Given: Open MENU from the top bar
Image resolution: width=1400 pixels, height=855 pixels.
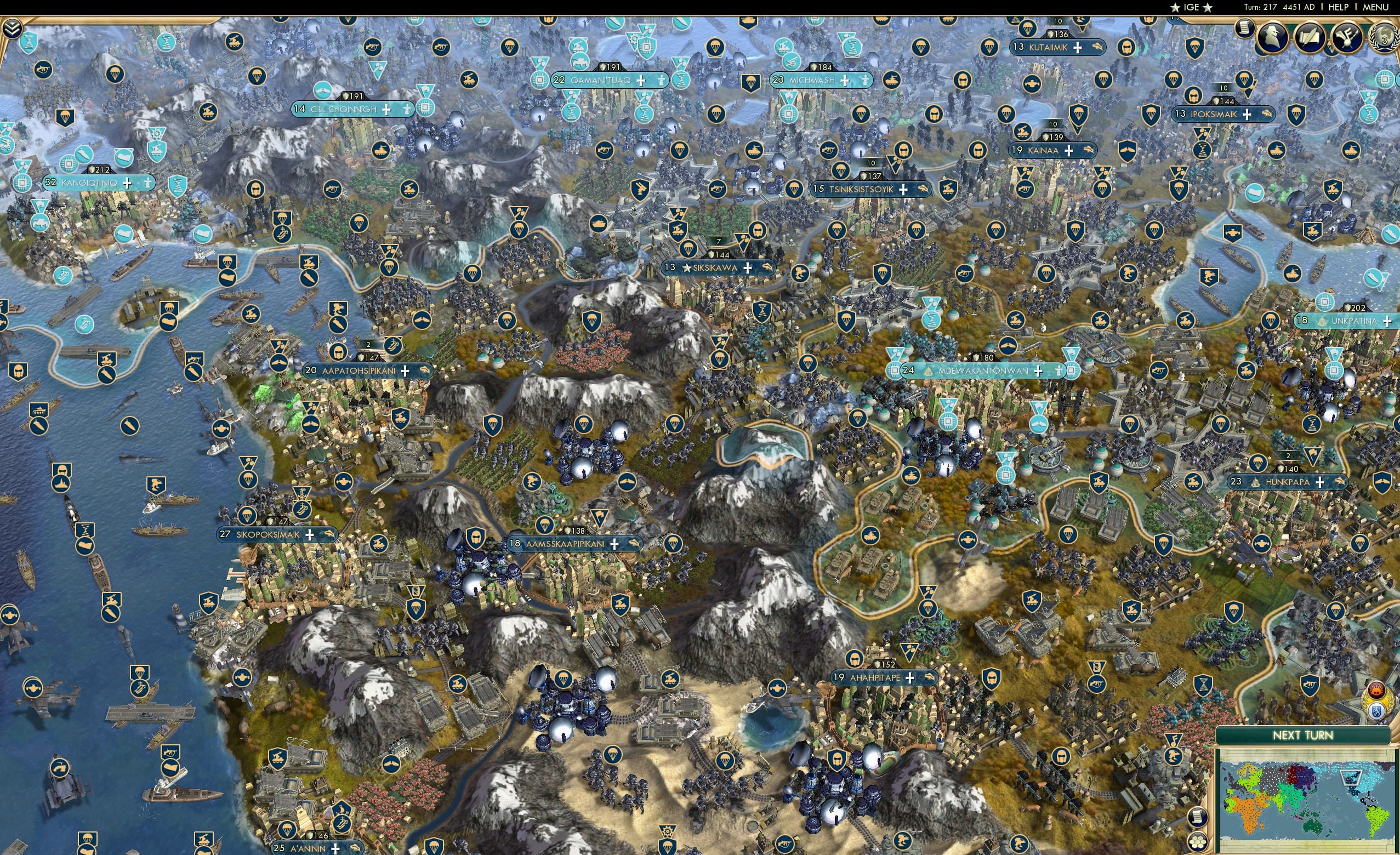Looking at the screenshot, I should (x=1375, y=7).
